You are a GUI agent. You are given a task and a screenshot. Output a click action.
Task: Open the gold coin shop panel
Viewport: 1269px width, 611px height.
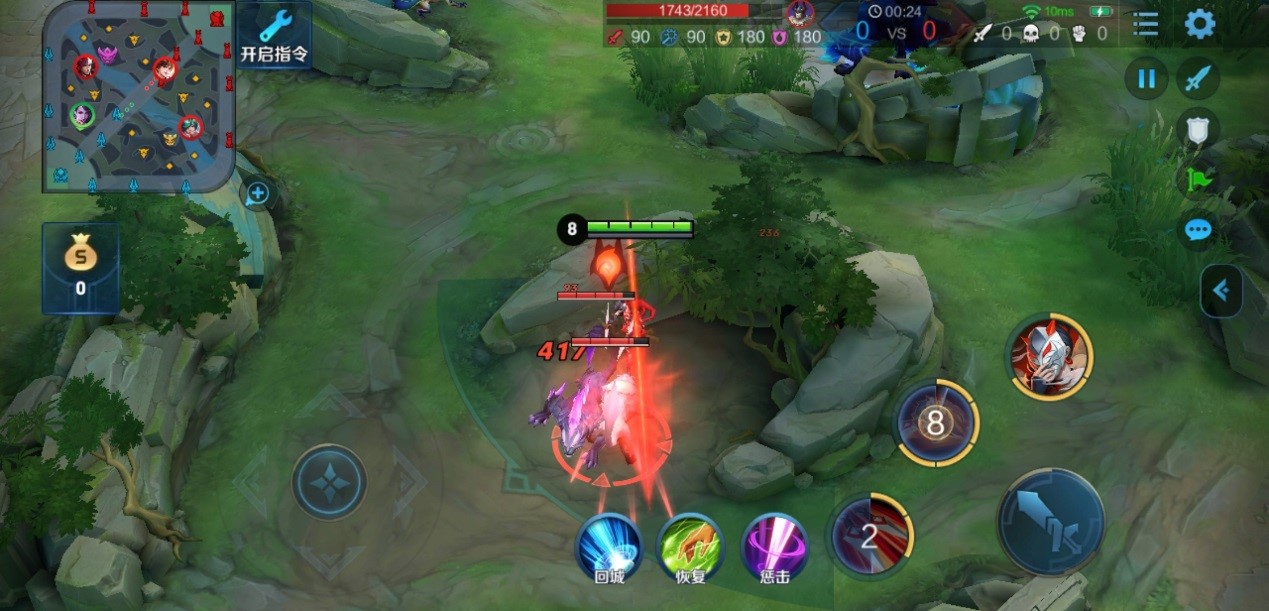pyautogui.click(x=80, y=267)
